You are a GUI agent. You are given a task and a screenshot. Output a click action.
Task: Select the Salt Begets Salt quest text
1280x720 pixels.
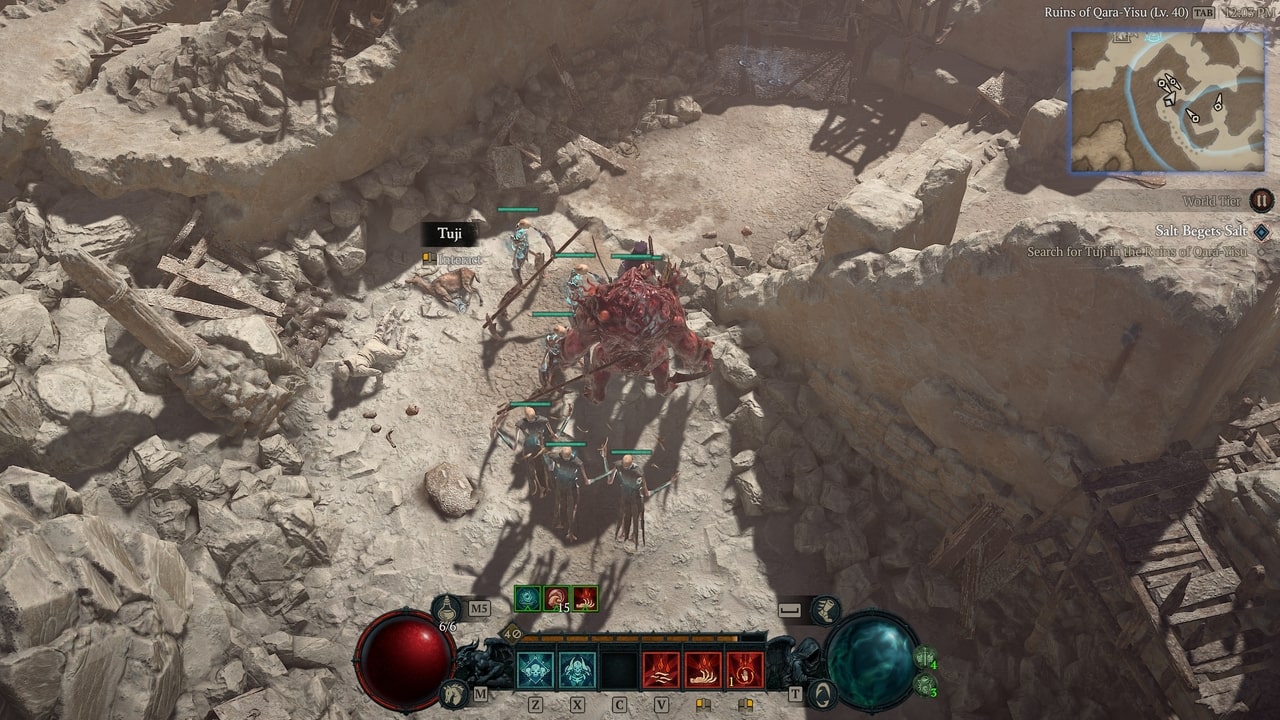1201,231
